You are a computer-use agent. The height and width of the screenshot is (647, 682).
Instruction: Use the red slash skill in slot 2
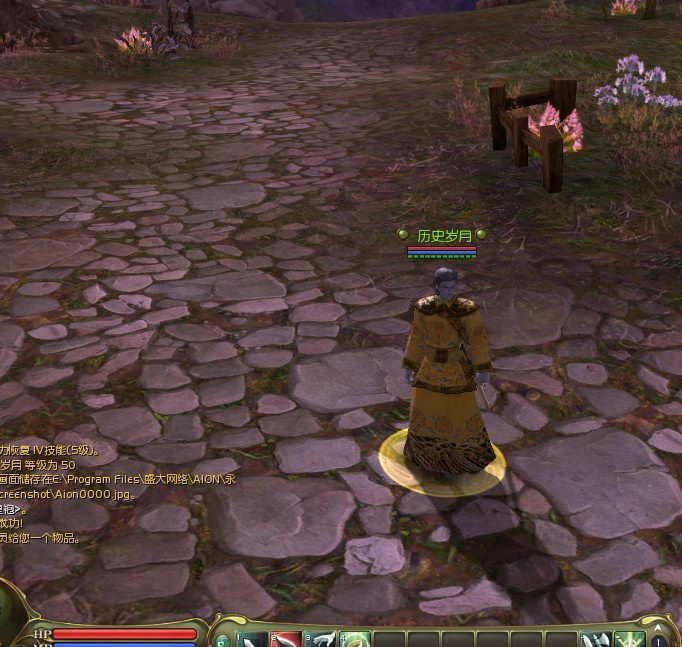coord(288,640)
